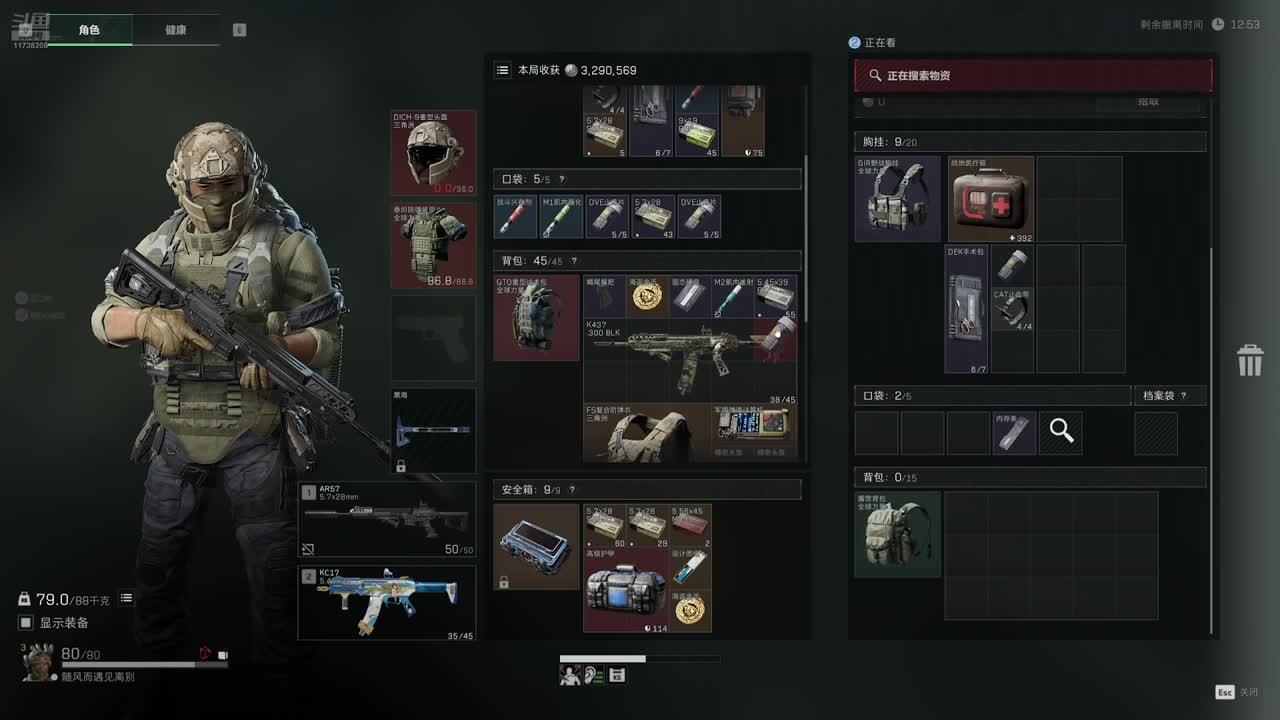The image size is (1280, 720).
Task: Open the safe box container icon
Action: (536, 546)
